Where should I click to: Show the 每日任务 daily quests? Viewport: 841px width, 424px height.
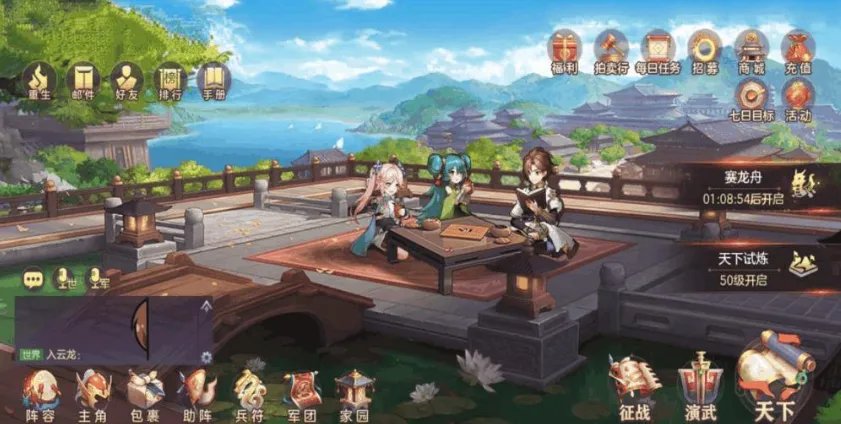tap(657, 50)
